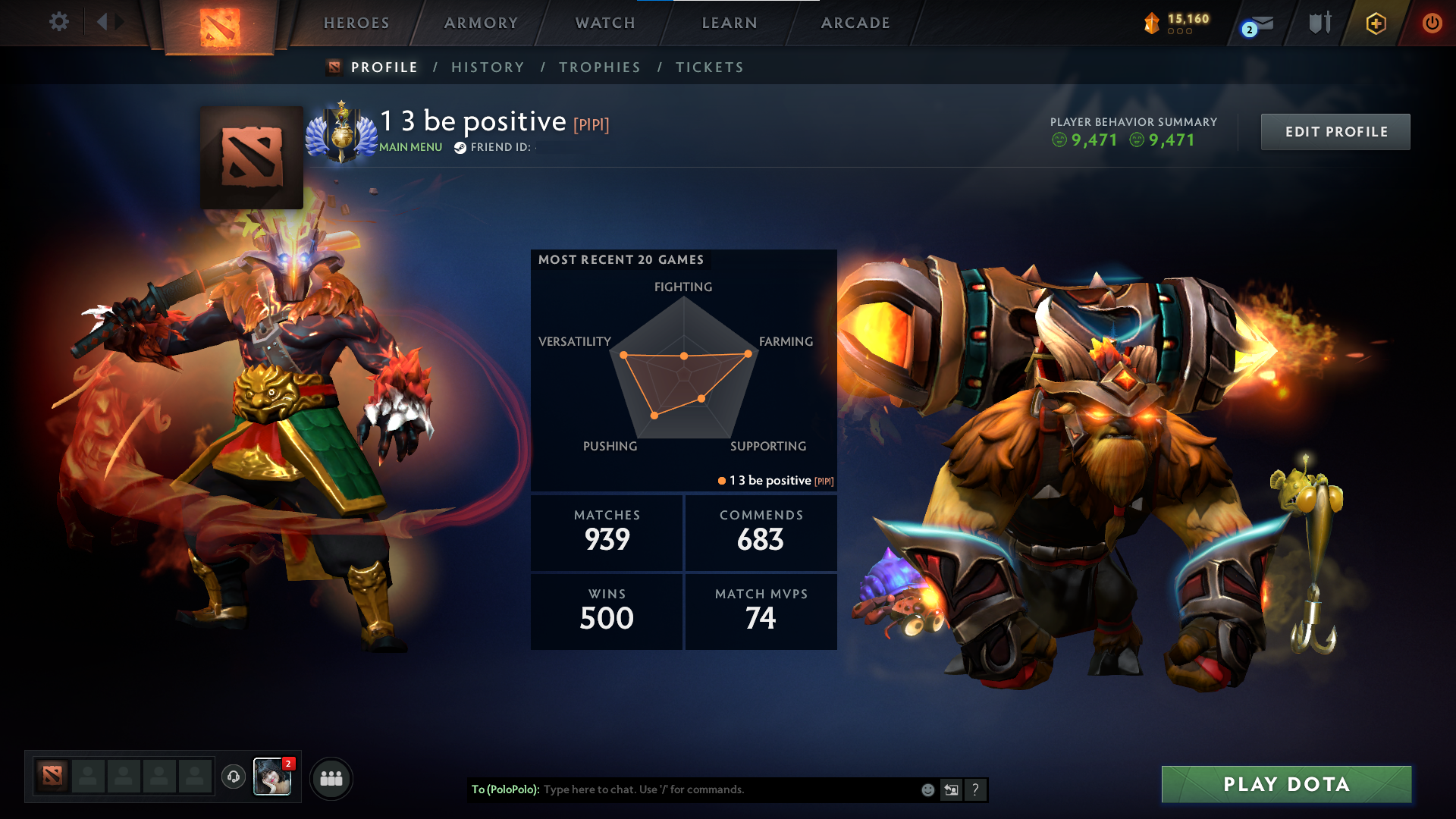This screenshot has width=1456, height=819.
Task: Open the ARCADE menu
Action: pos(854,23)
